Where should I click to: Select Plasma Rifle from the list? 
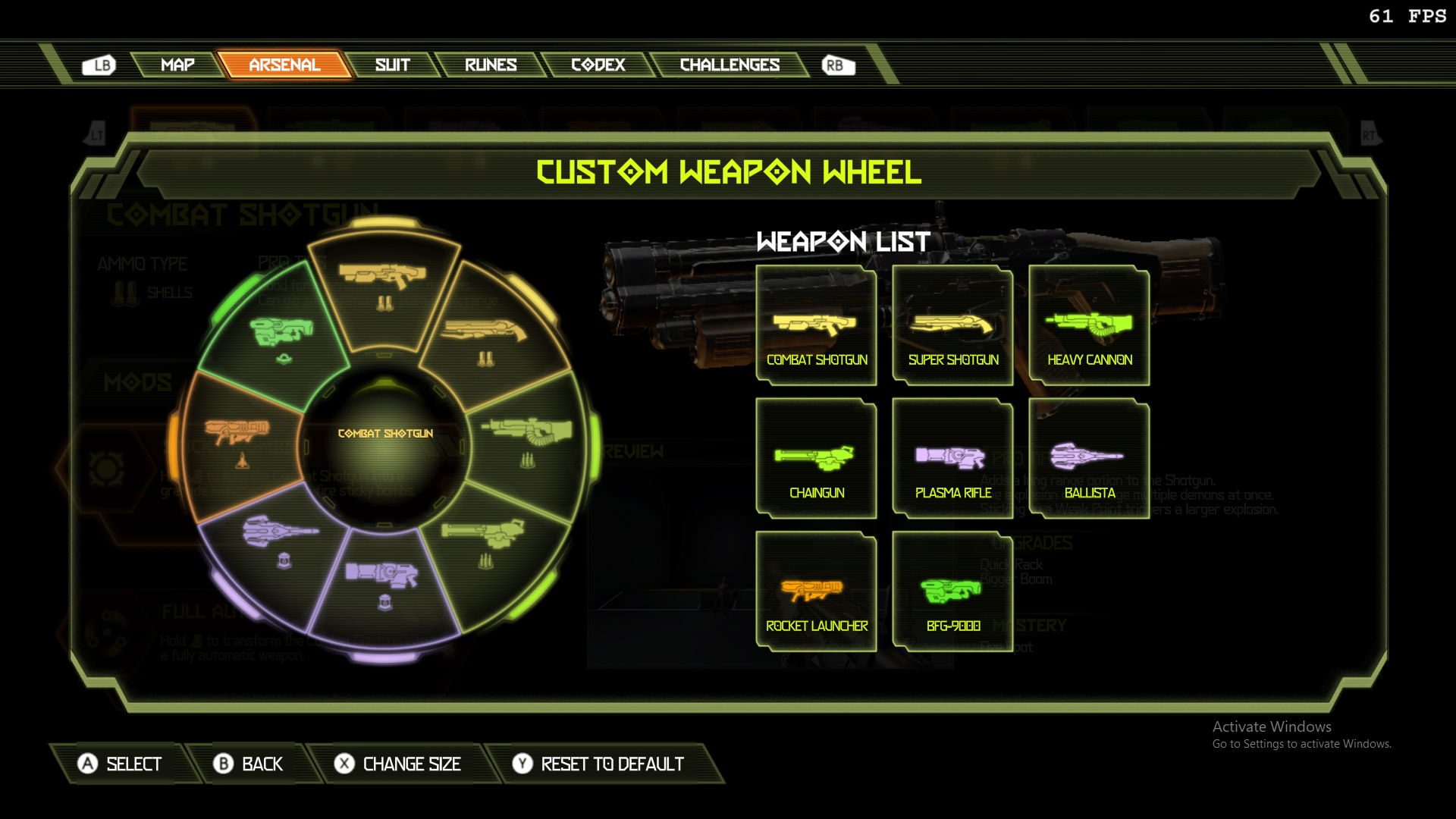tap(952, 459)
